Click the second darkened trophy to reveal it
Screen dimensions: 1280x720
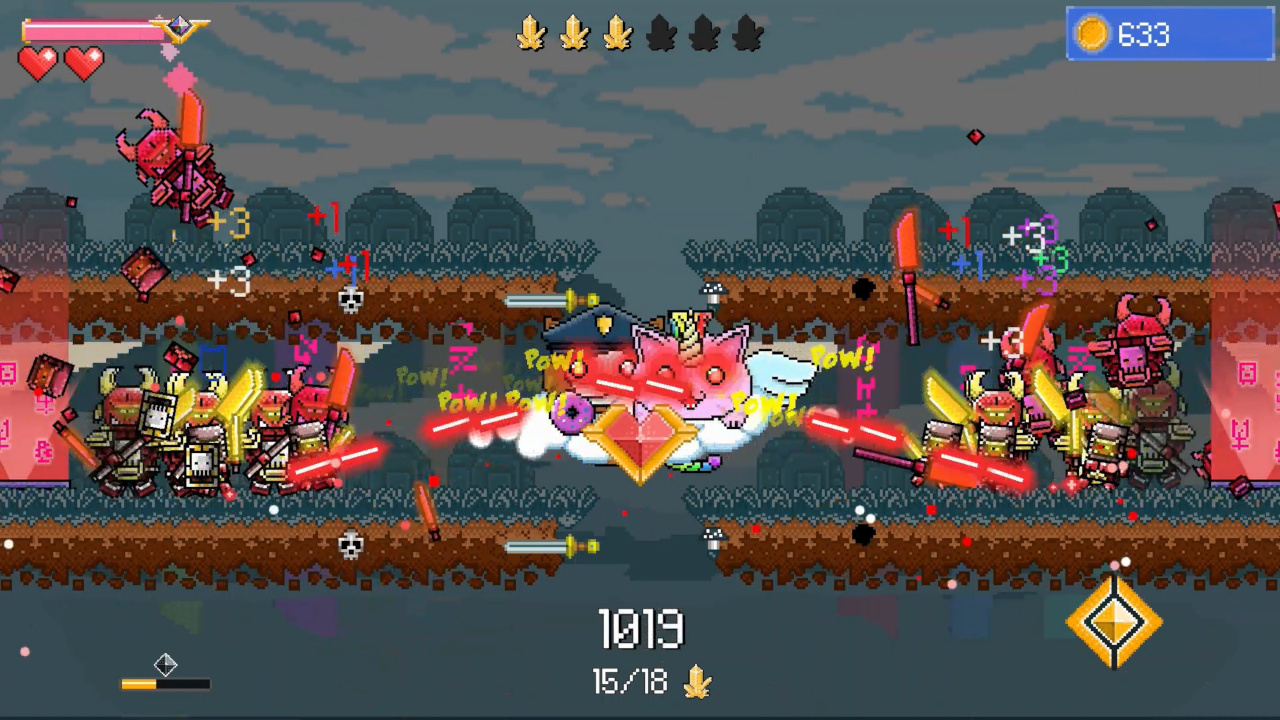(x=705, y=34)
